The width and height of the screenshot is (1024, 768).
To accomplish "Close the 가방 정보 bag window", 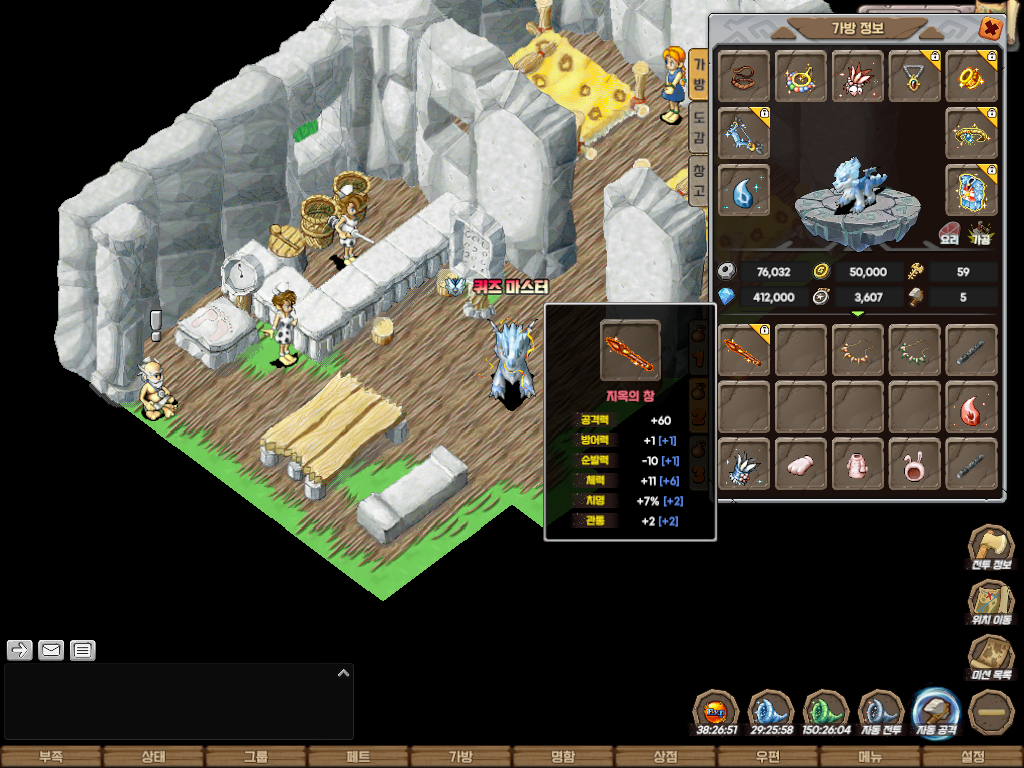I will coord(990,29).
